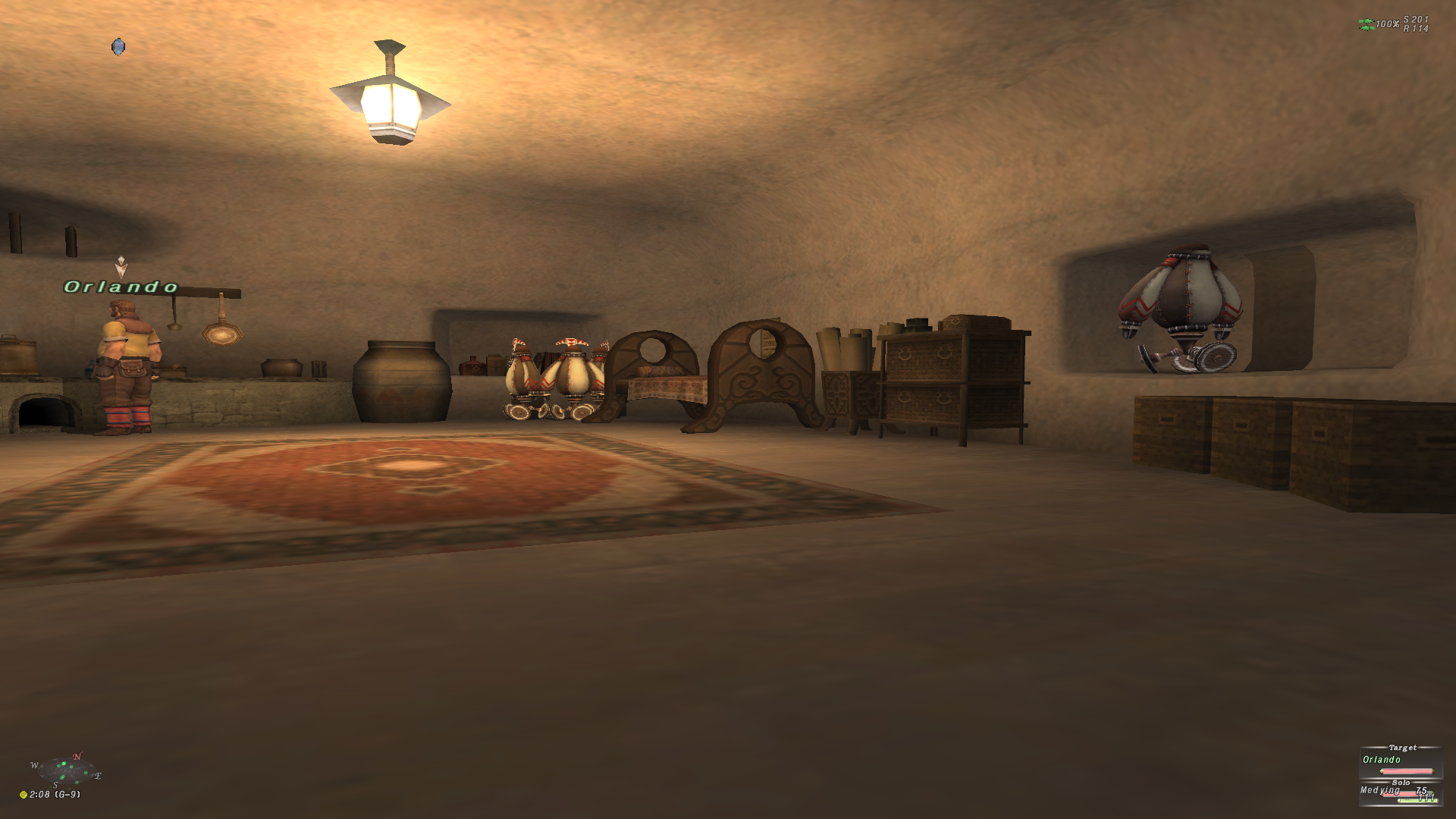Select Medying in the Solo party list

[x=1380, y=790]
